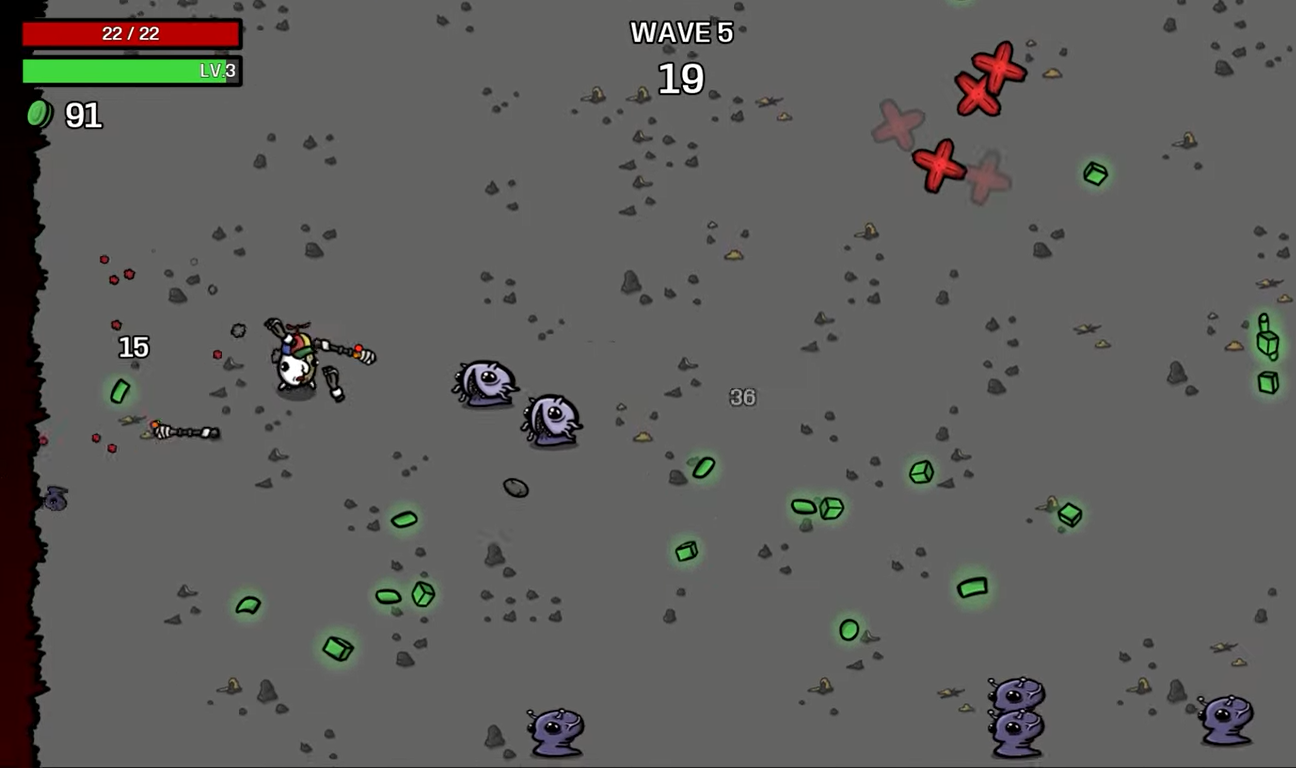
Task: Click the faded damage number 36
Action: (x=743, y=397)
